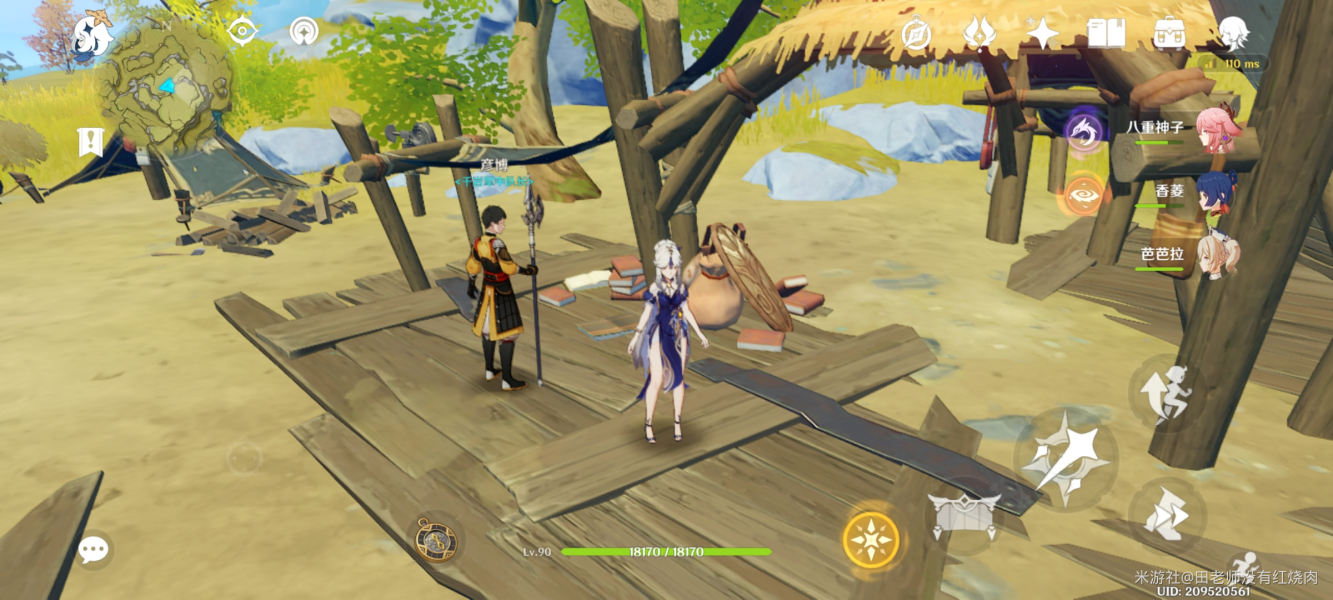Use the golden compass gadget
The height and width of the screenshot is (600, 1333).
tap(436, 539)
